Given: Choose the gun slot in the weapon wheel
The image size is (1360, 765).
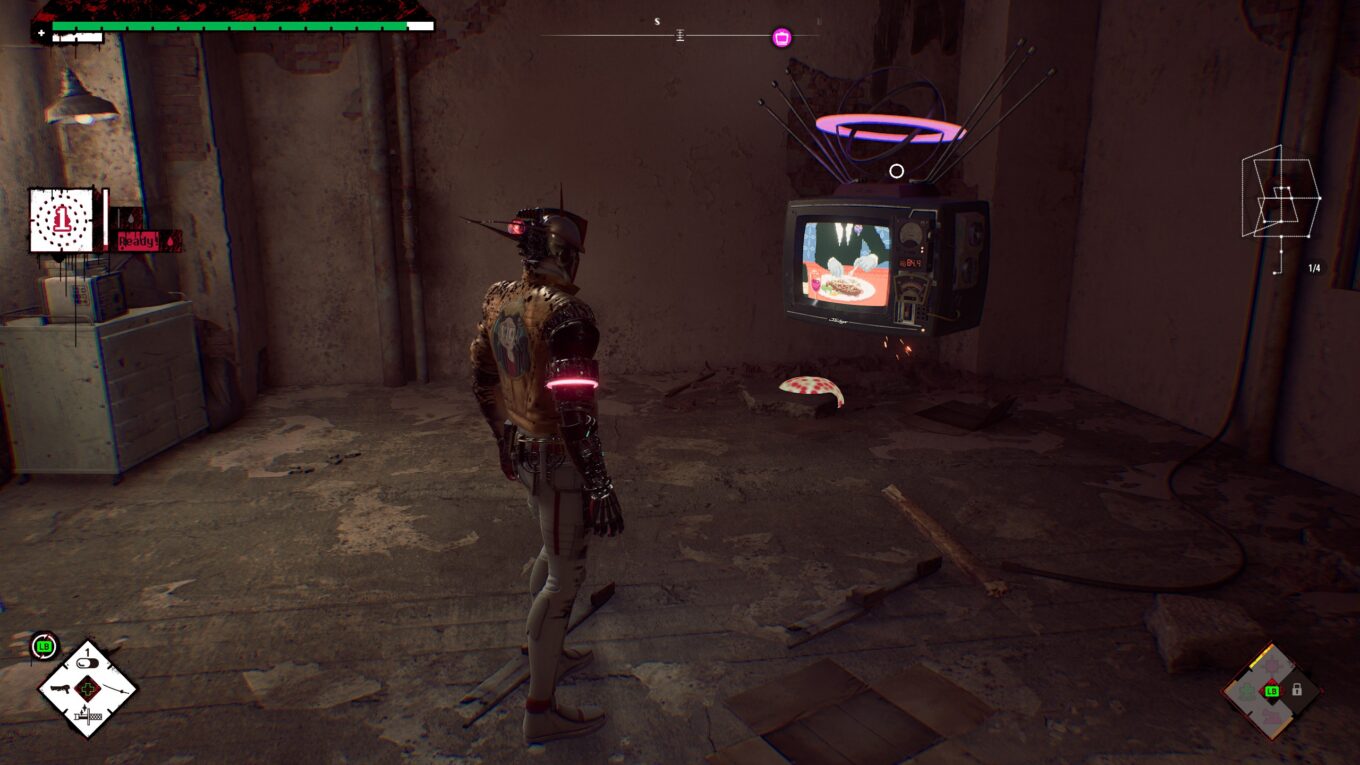Looking at the screenshot, I should pos(61,689).
